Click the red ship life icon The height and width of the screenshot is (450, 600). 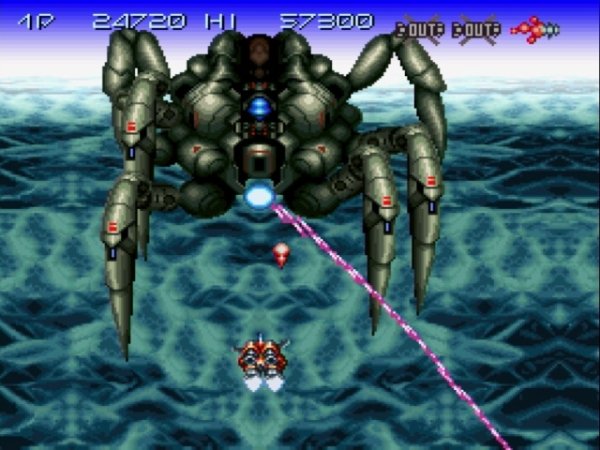(535, 29)
